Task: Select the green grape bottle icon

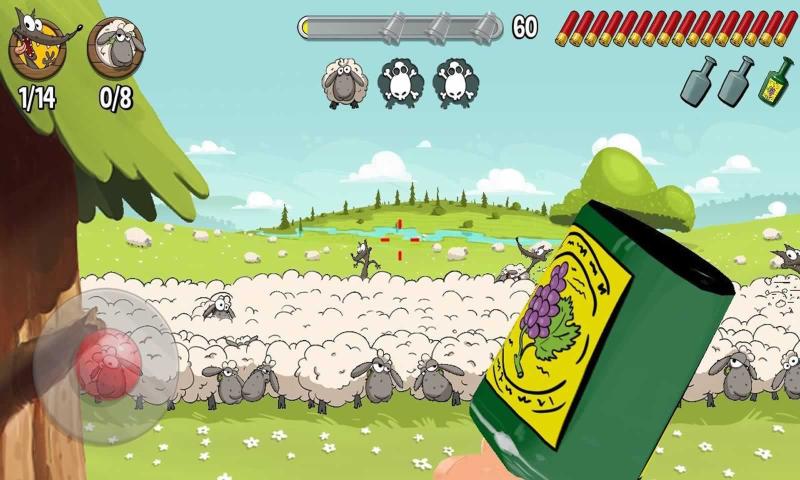Action: tap(776, 81)
